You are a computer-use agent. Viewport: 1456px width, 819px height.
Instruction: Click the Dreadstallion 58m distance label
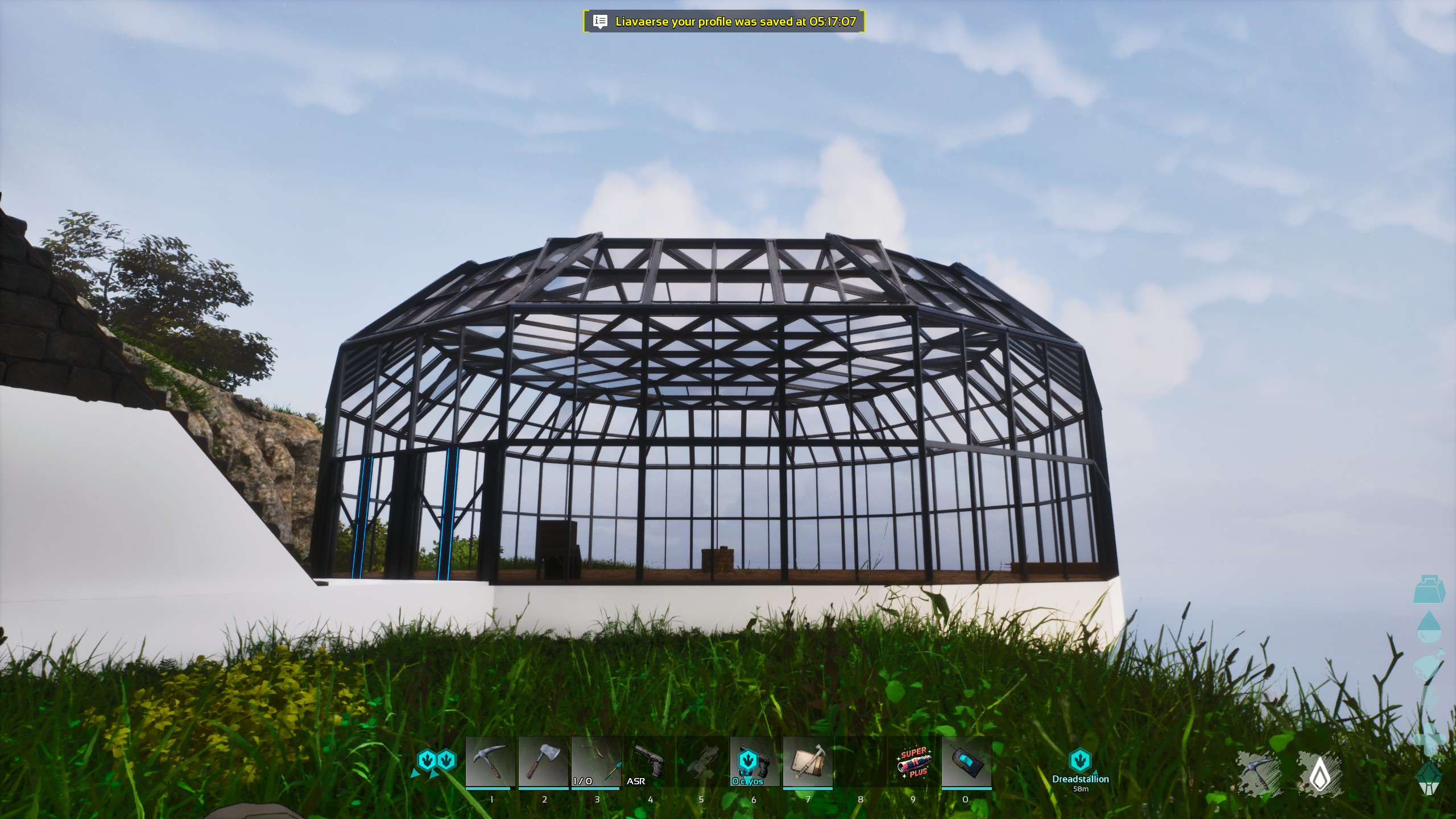point(1081,789)
